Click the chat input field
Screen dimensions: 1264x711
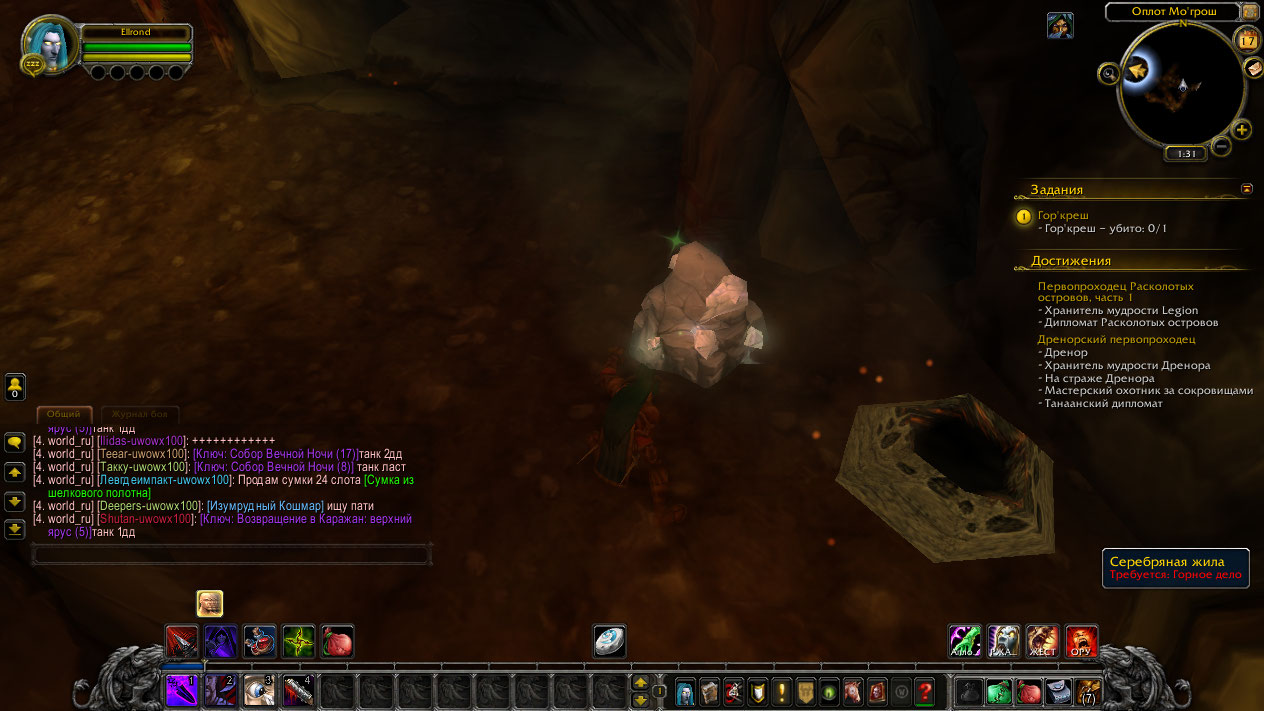click(231, 554)
